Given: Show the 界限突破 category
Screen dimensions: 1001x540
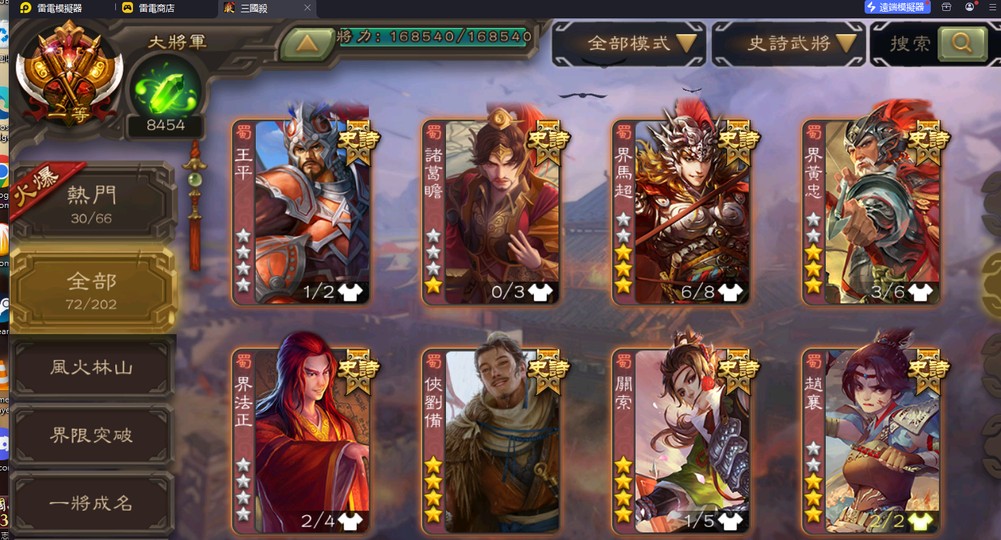Looking at the screenshot, I should coord(92,436).
